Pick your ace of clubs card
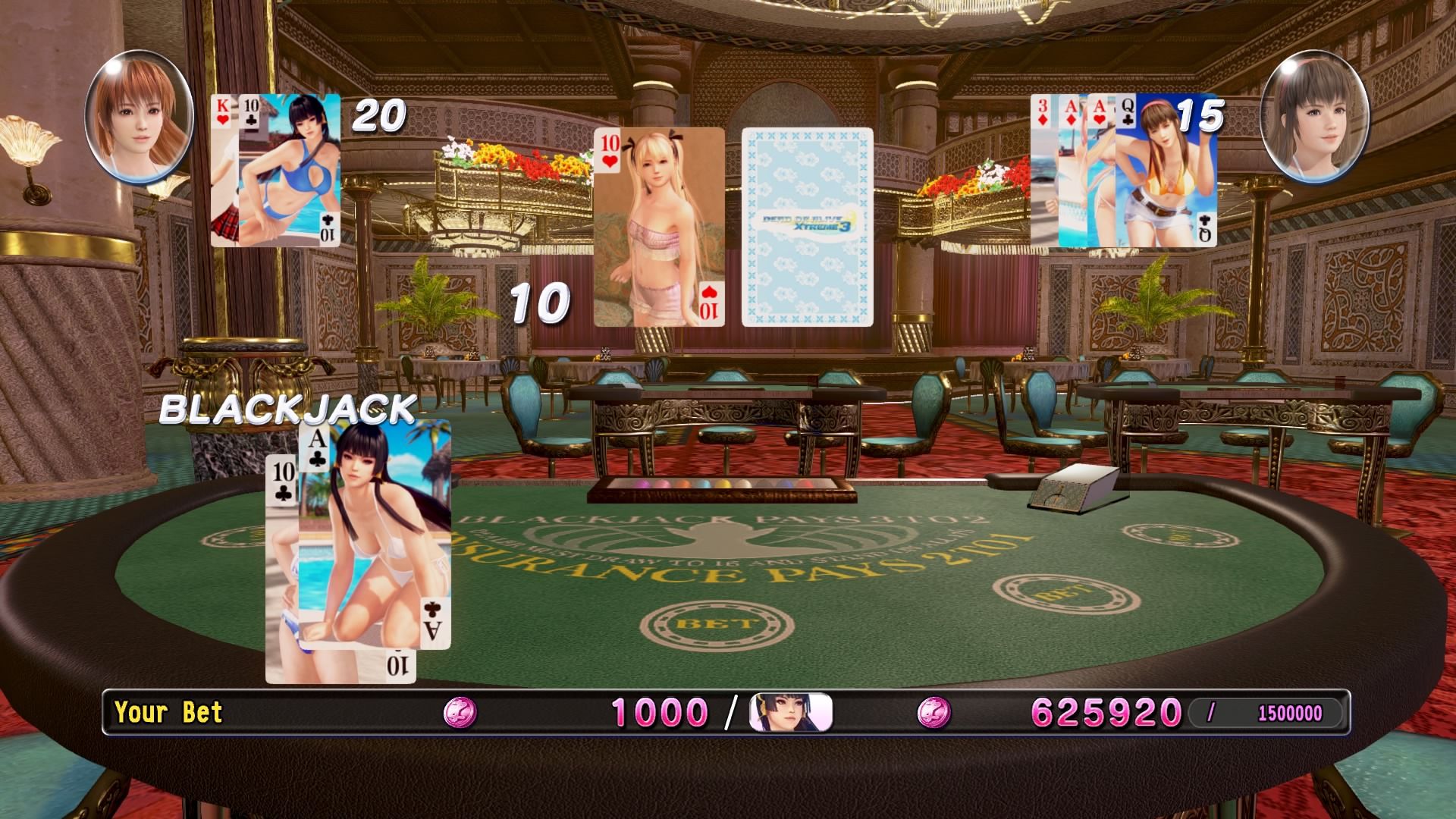Image resolution: width=1456 pixels, height=819 pixels. point(375,535)
